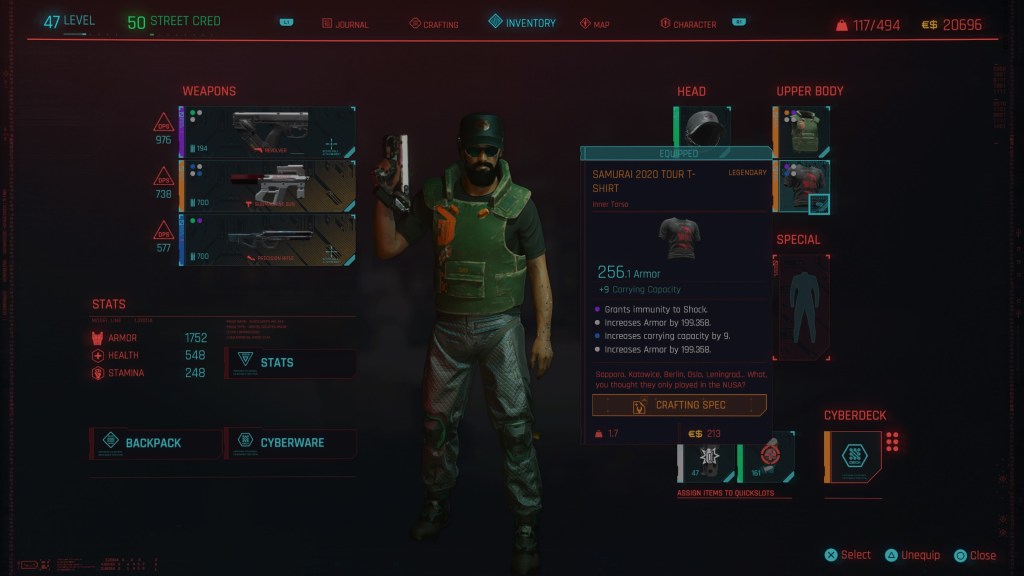Select the Inventory tab
Viewport: 1024px width, 576px height.
pyautogui.click(x=522, y=22)
